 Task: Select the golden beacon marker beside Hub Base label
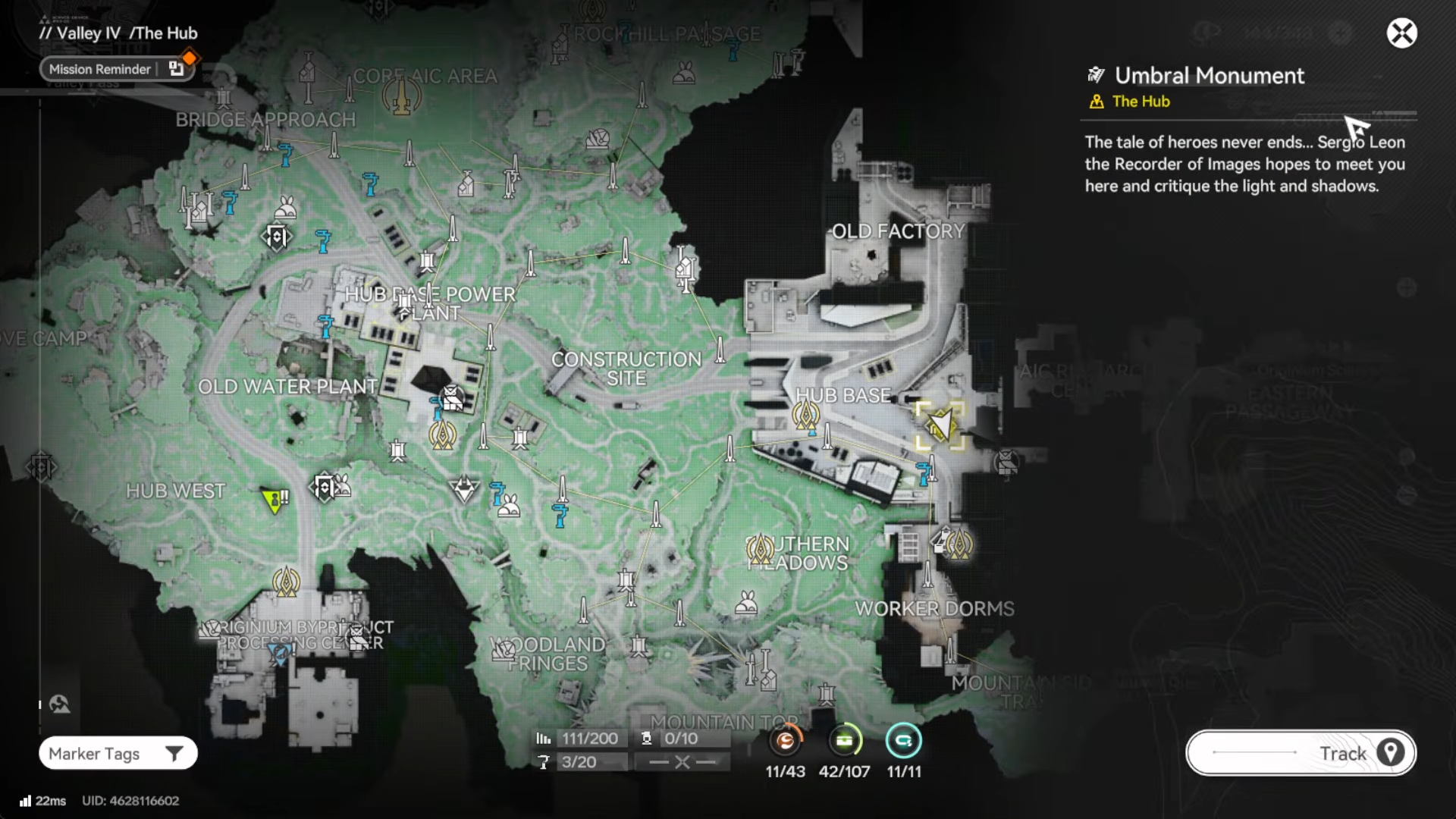(805, 415)
